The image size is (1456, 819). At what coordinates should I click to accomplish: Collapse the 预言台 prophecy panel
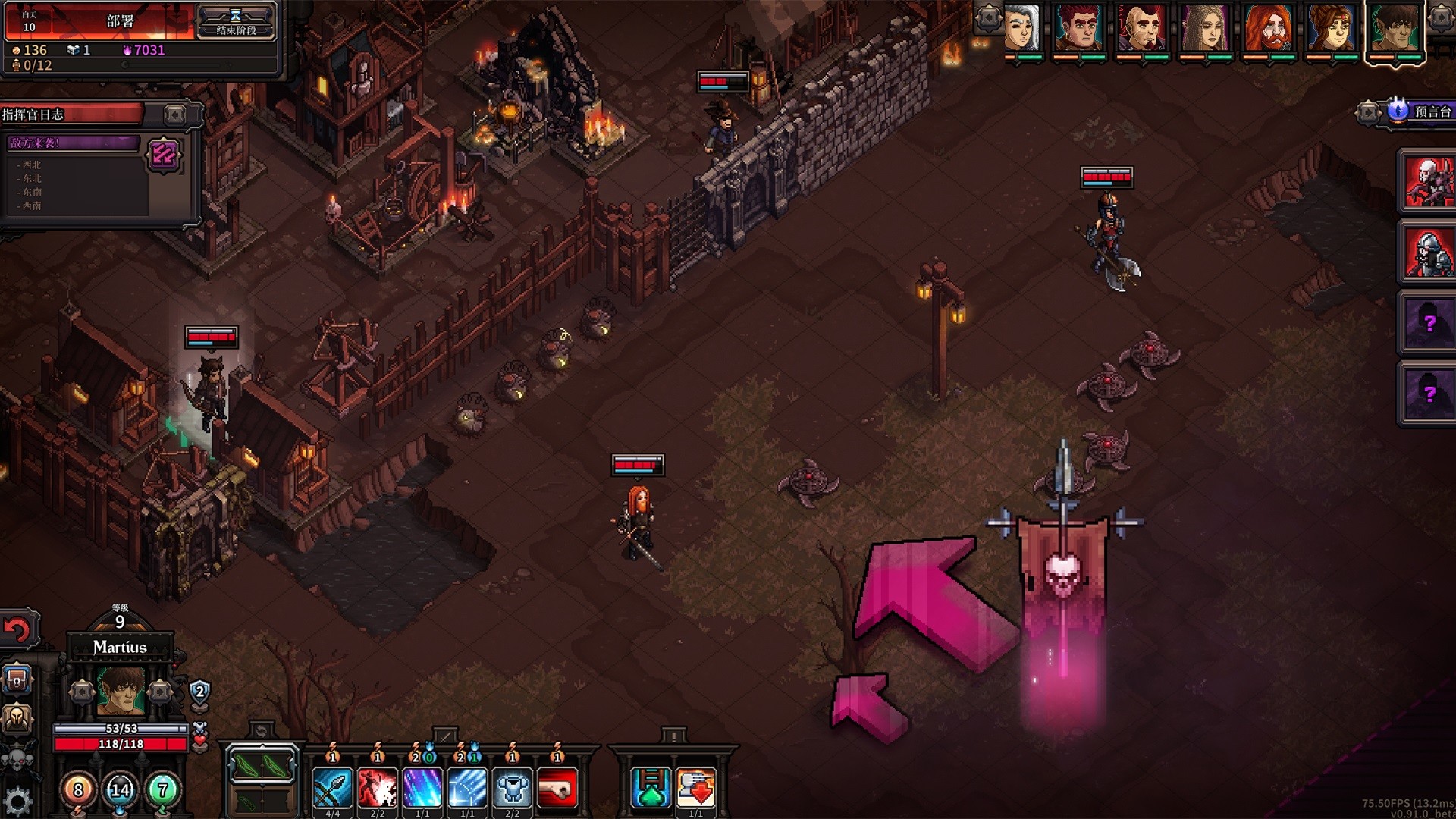1369,112
